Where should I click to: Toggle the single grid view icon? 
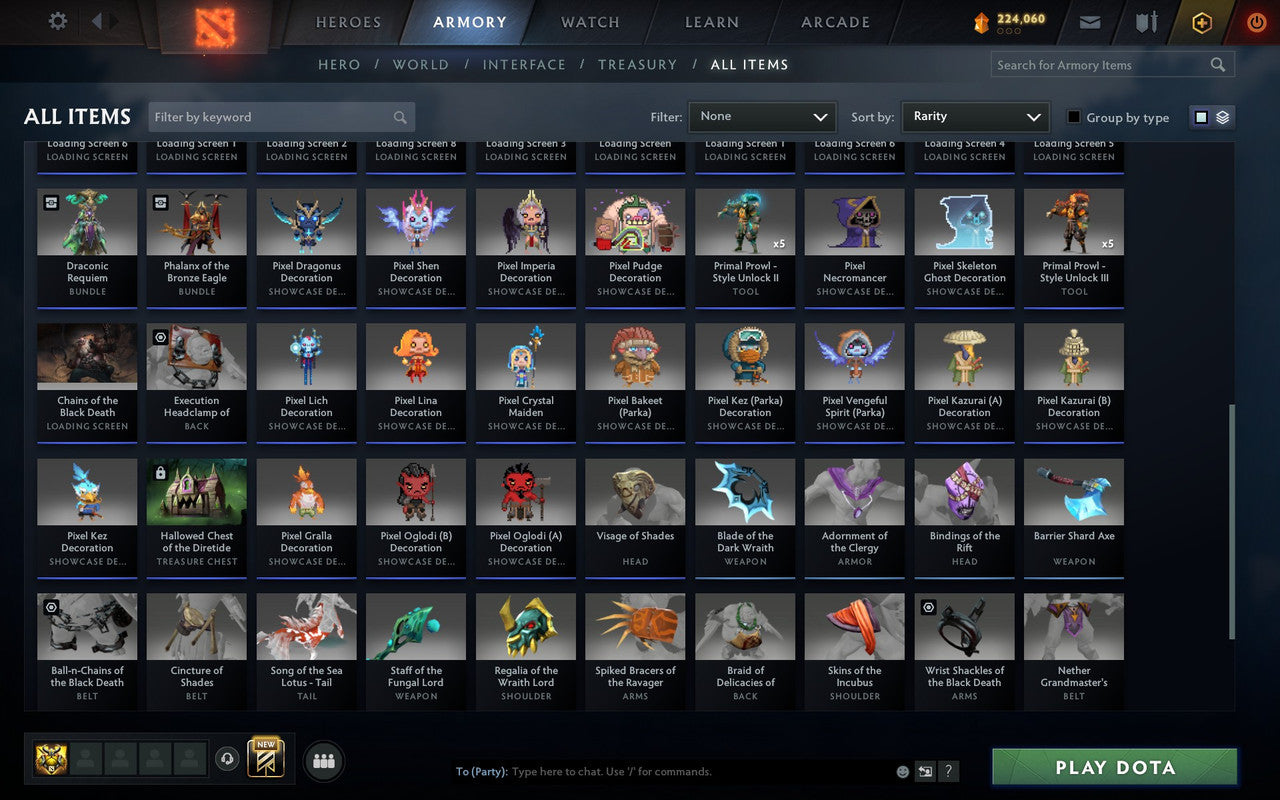pos(1202,116)
